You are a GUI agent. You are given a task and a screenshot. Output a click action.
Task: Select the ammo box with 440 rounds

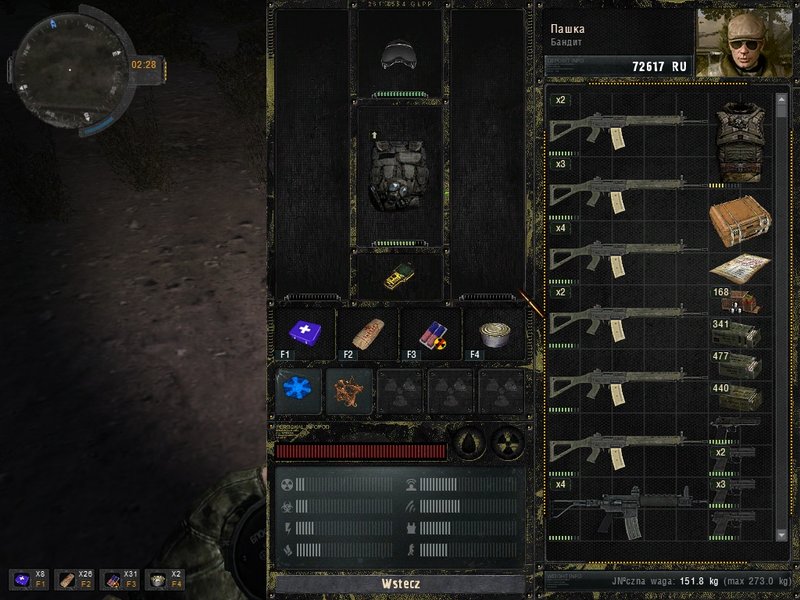[740, 399]
